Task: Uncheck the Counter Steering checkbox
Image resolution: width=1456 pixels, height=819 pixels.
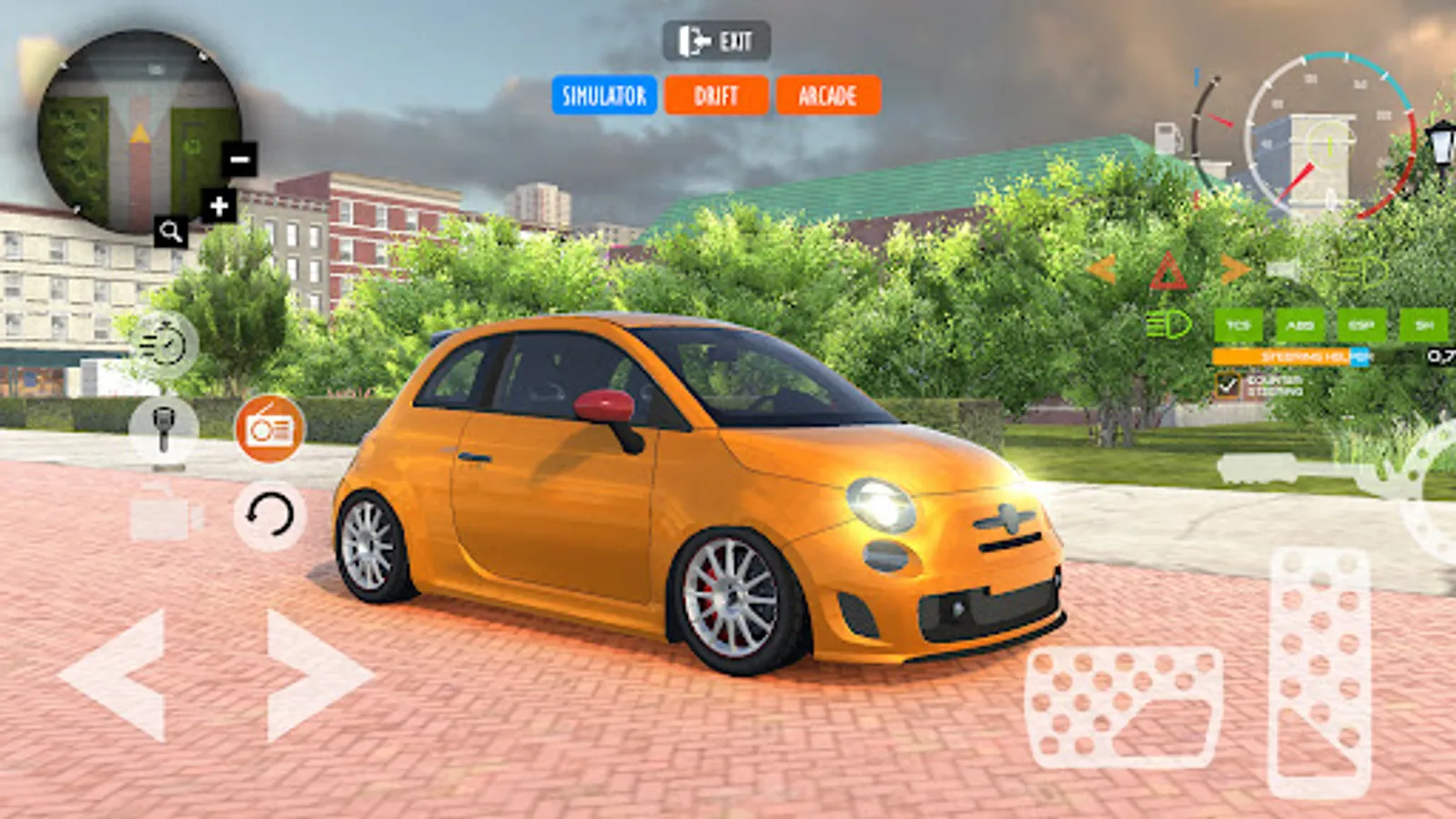Action: pos(1228,386)
